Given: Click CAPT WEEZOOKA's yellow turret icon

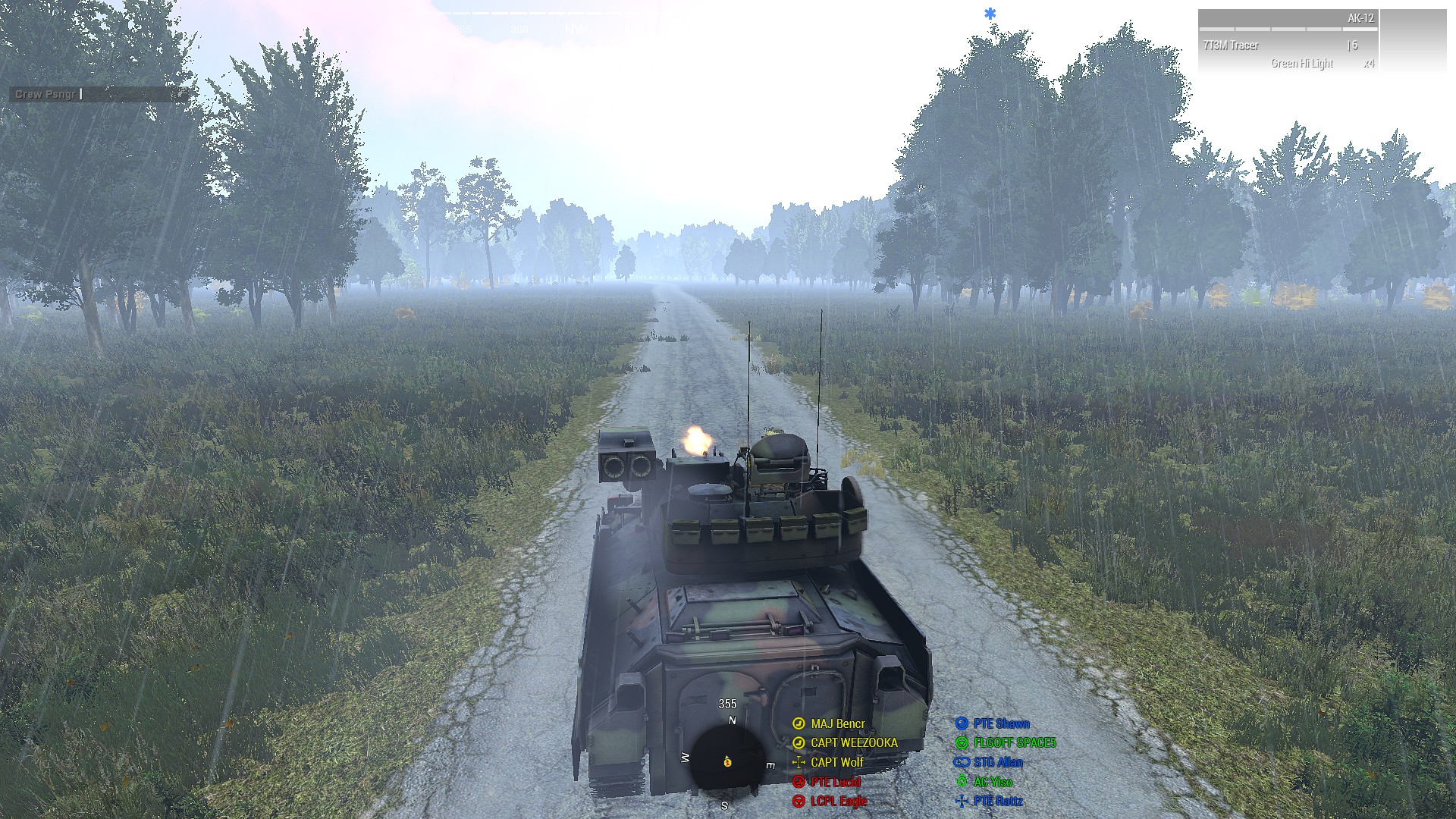Looking at the screenshot, I should click(x=797, y=743).
